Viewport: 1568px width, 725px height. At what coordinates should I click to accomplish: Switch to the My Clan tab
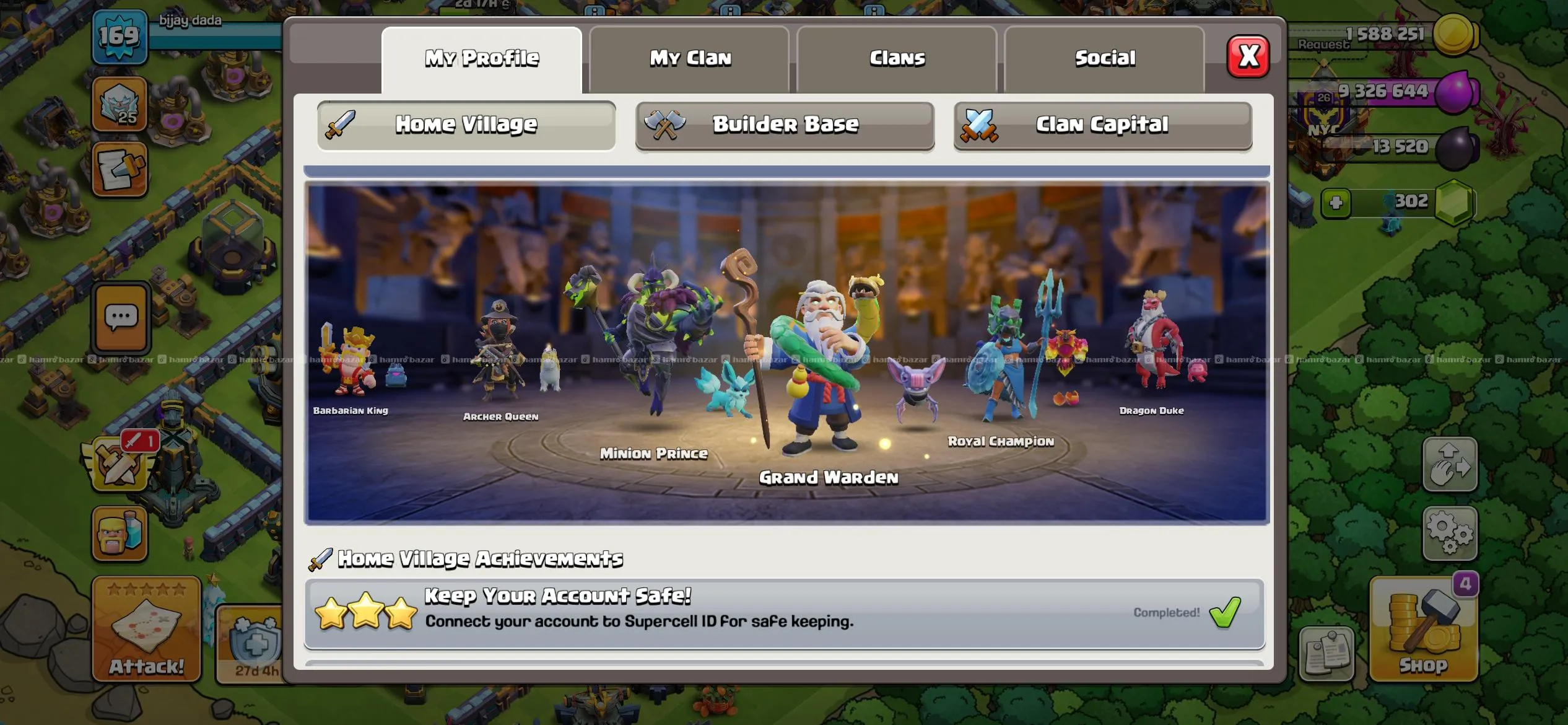(x=690, y=57)
